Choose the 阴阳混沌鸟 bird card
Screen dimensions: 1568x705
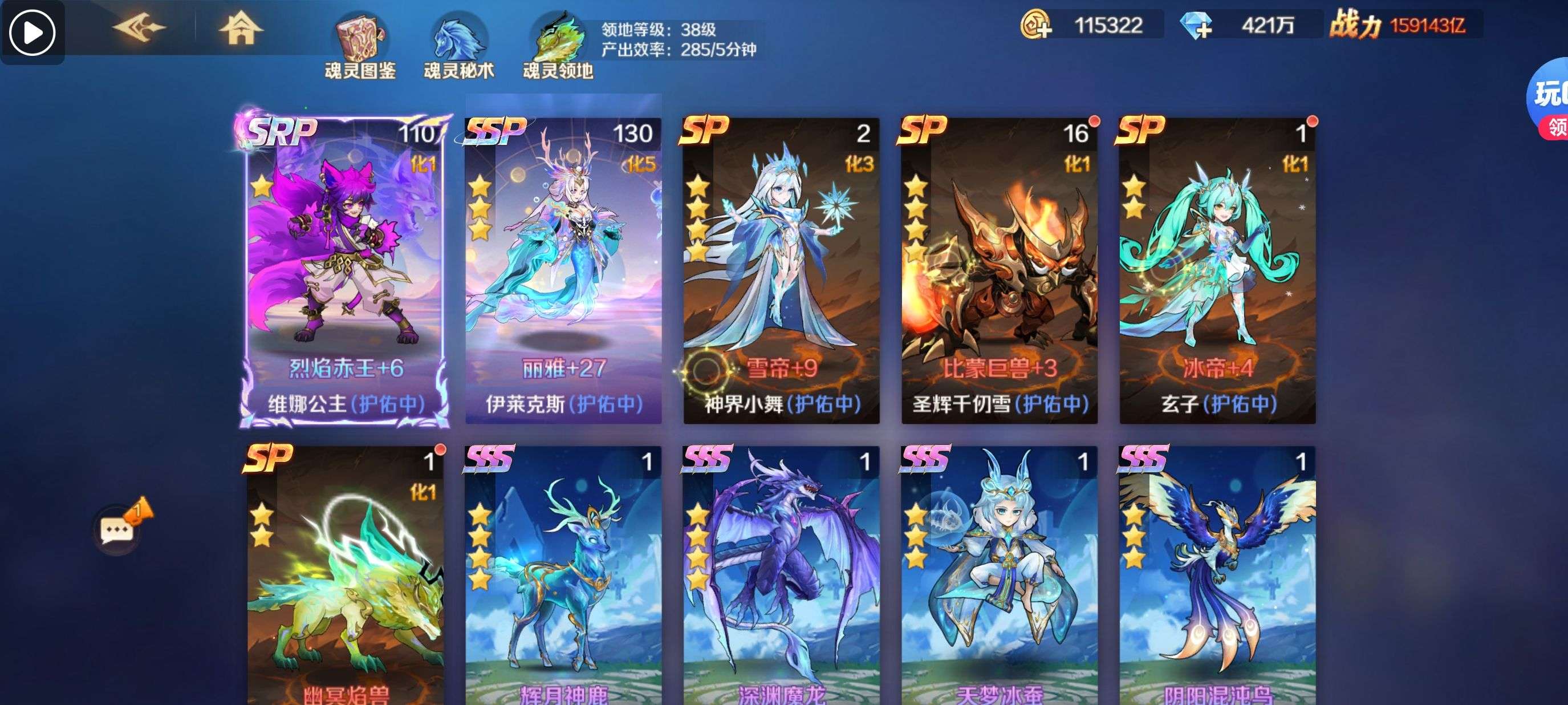tap(1217, 578)
